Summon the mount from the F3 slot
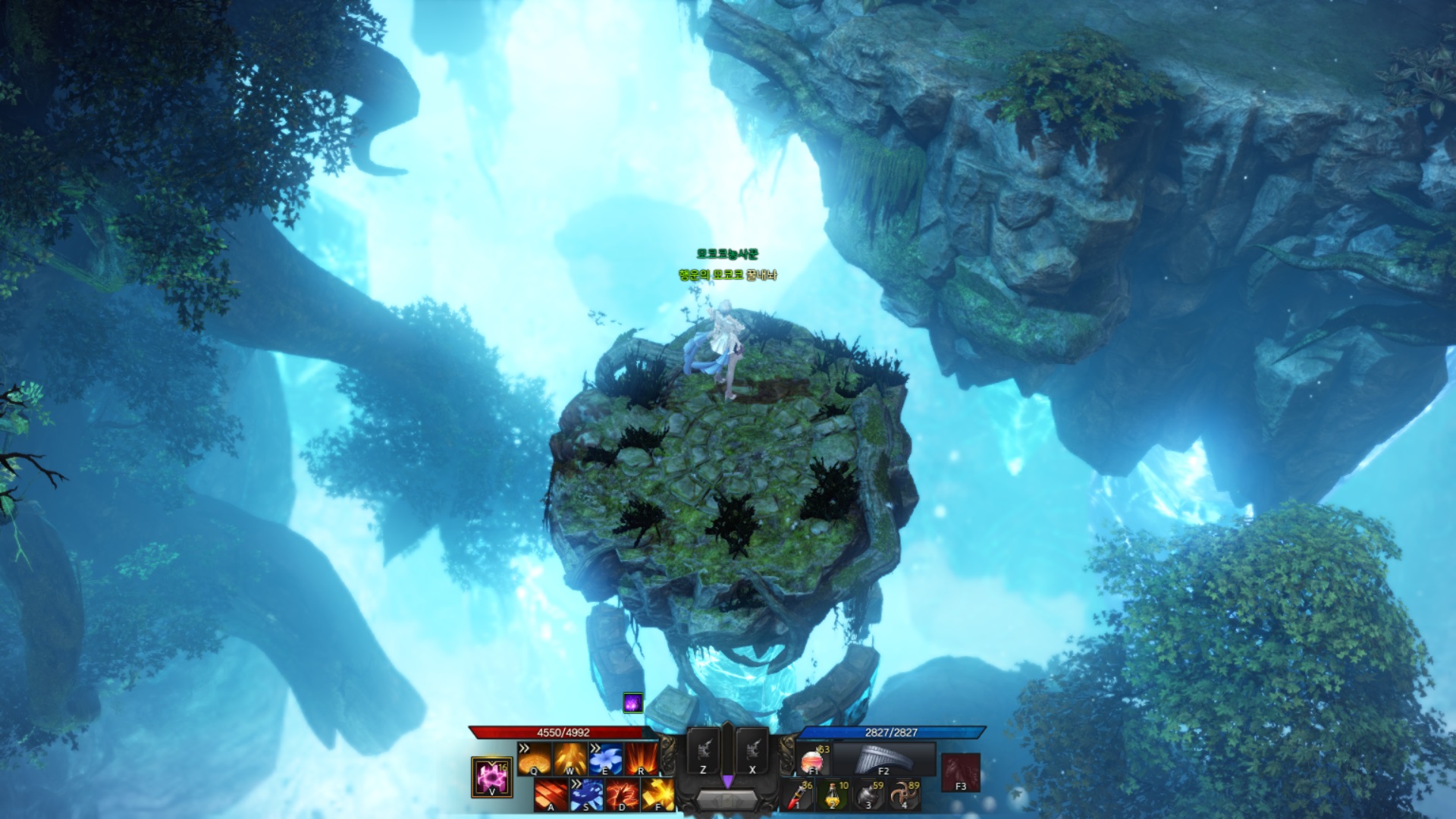This screenshot has width=1456, height=819. pos(961,772)
